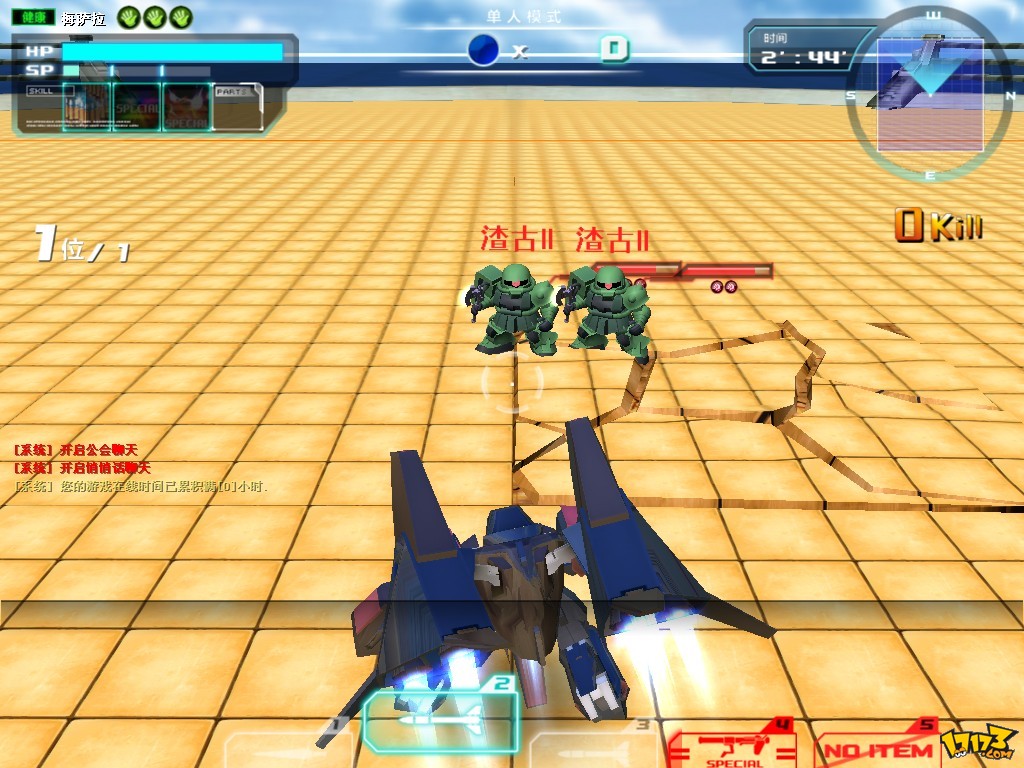Click the green 健康 status badge

33,17
